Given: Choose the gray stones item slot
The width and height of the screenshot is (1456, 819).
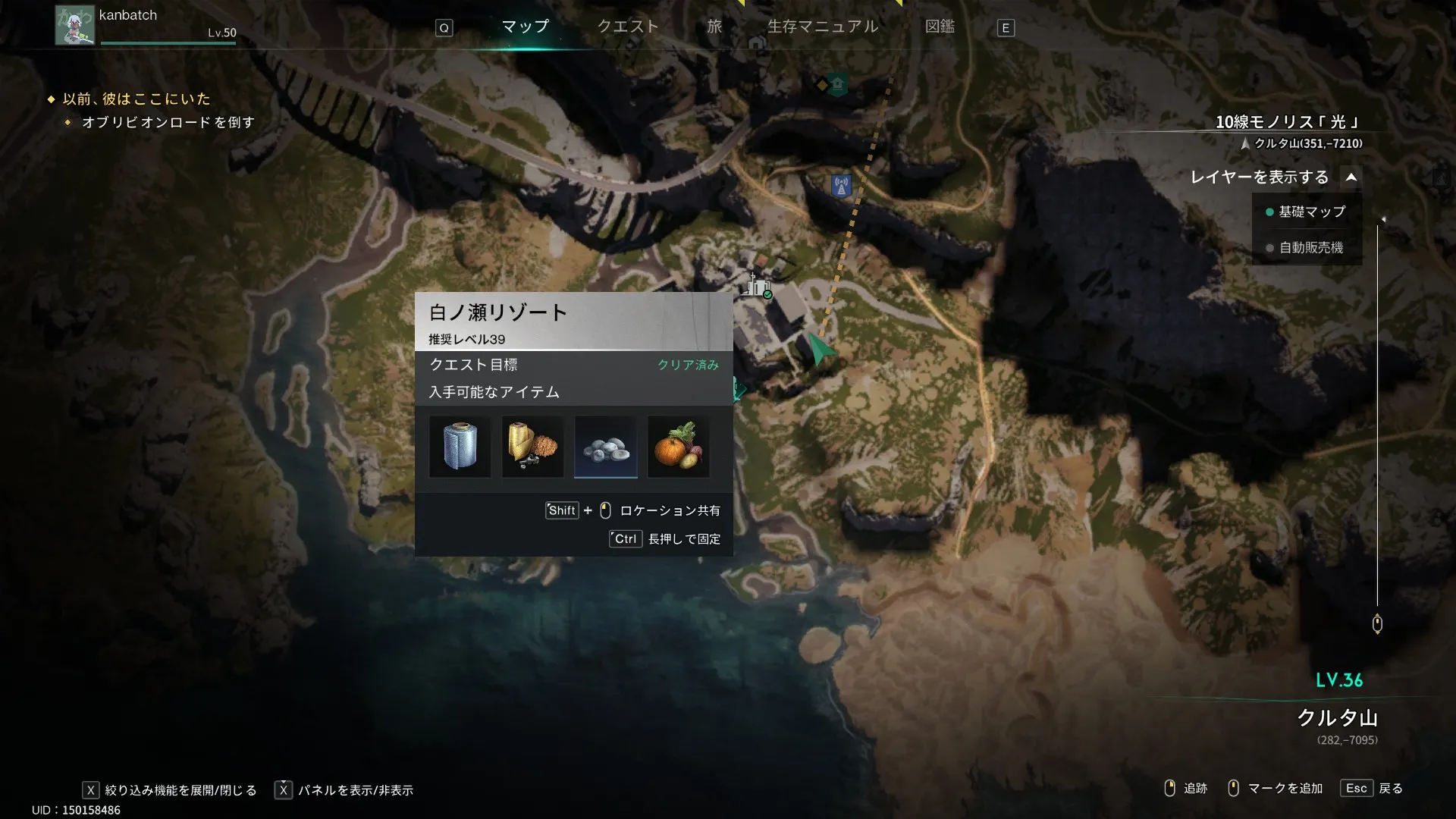Looking at the screenshot, I should point(605,447).
